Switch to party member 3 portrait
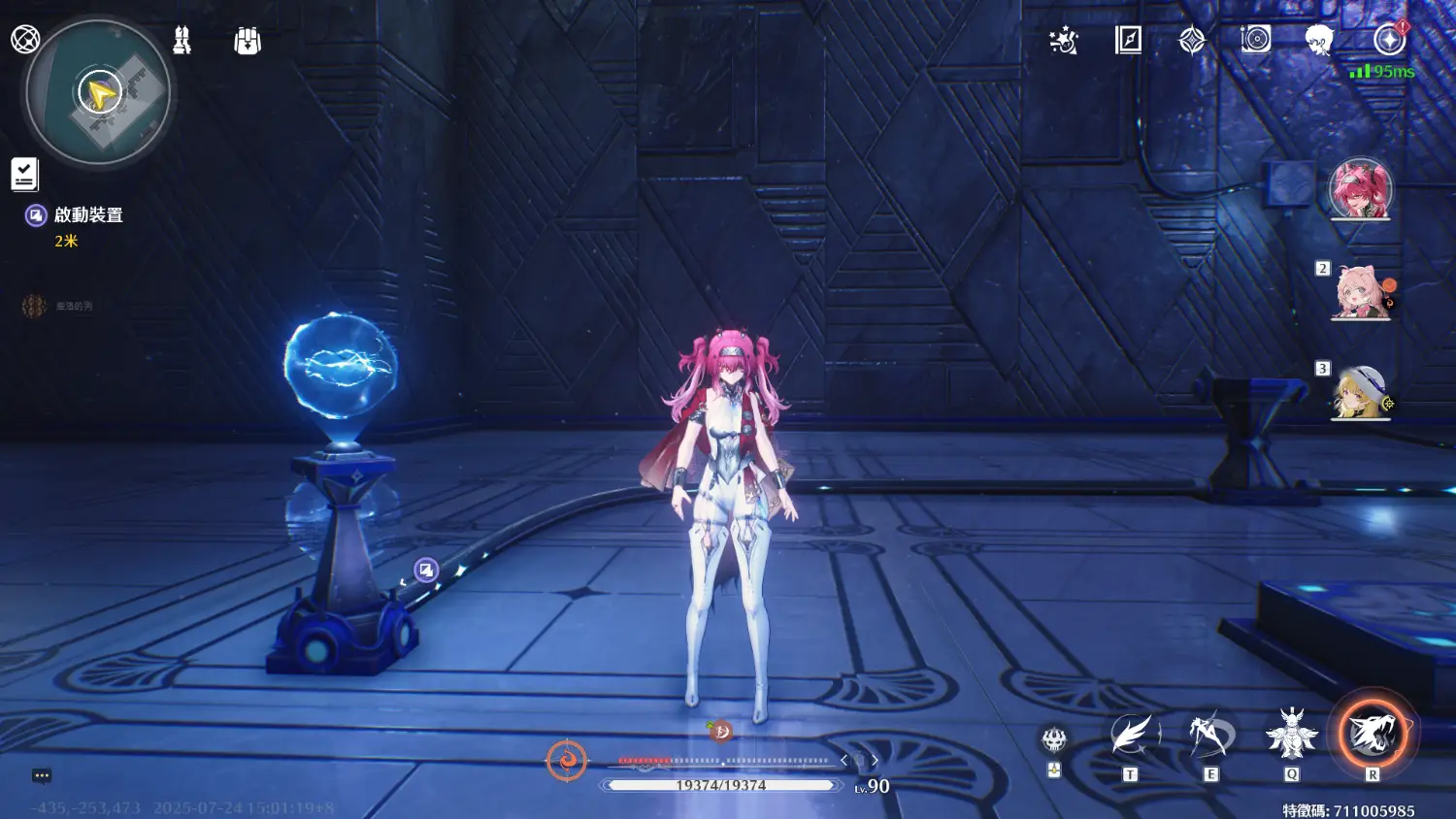 coord(1361,393)
